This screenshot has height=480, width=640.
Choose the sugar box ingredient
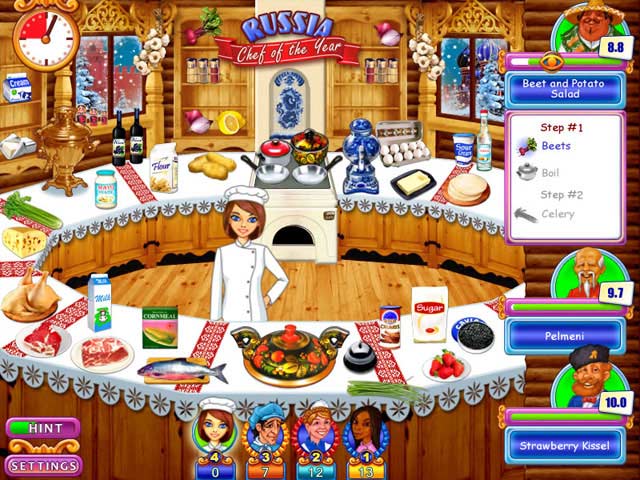[x=430, y=314]
